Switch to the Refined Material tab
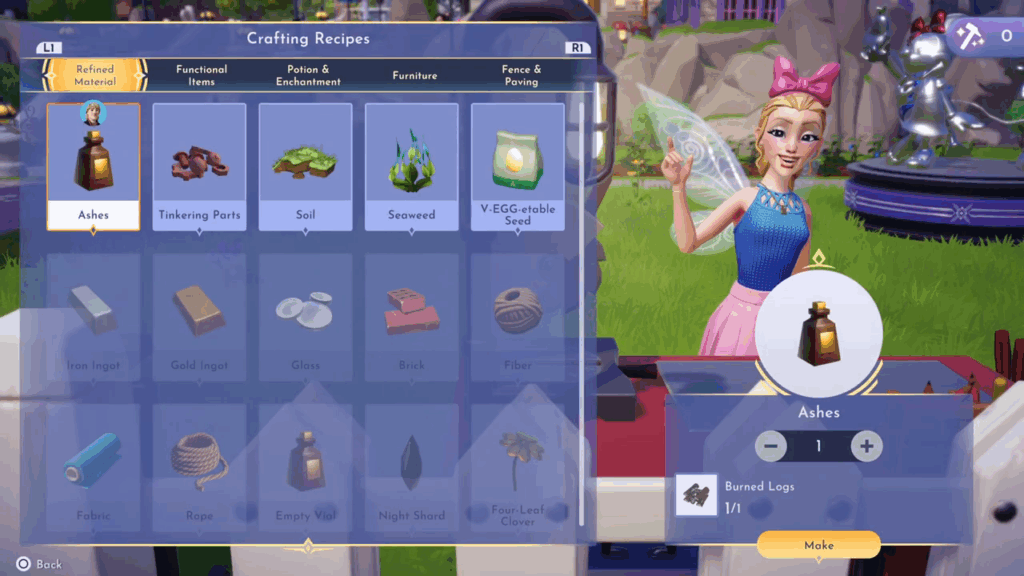 tap(95, 75)
